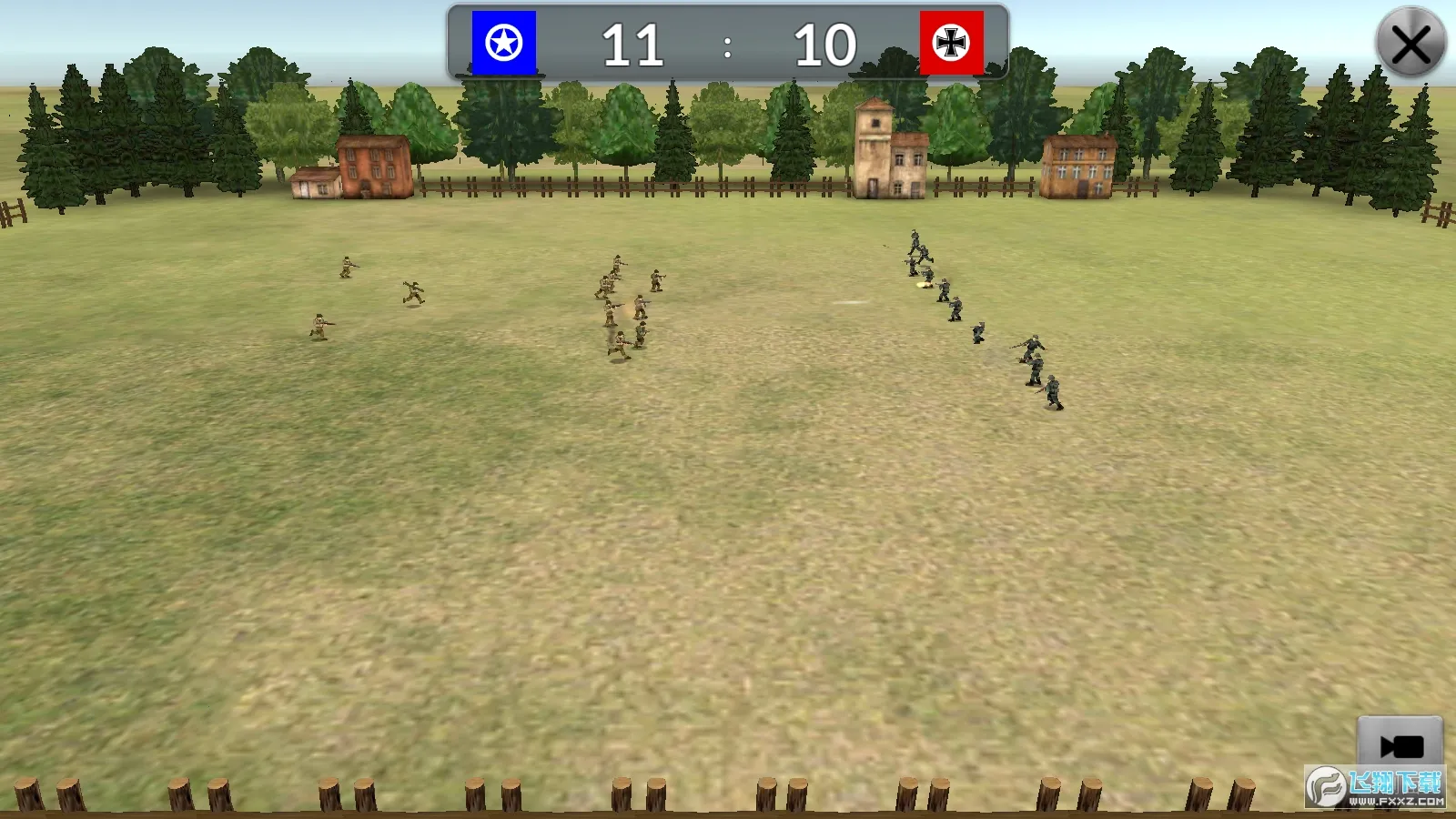
Task: Click the www.fxxz.com watermark text
Action: point(1395,802)
